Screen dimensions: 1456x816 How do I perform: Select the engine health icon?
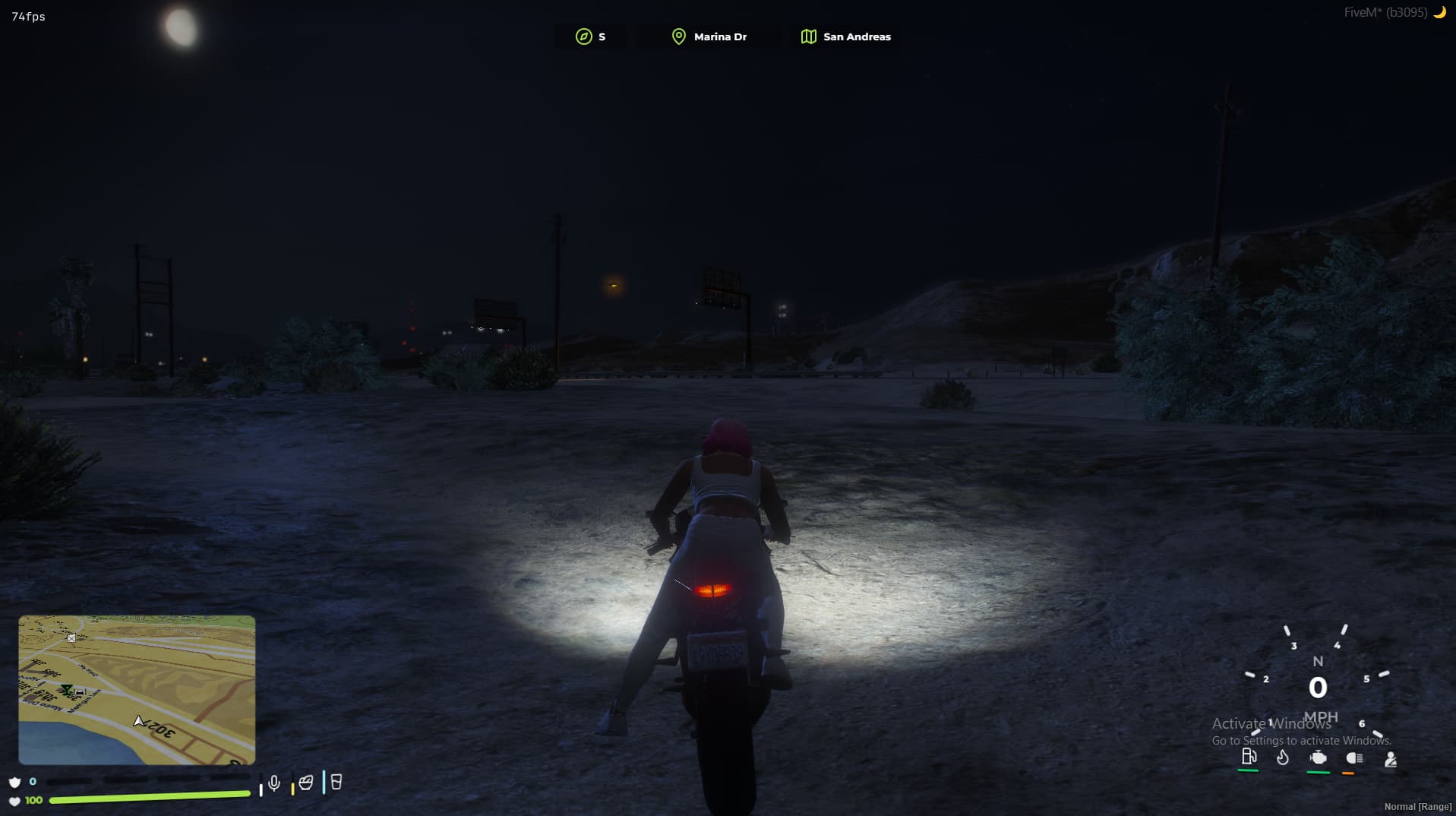[x=1319, y=757]
